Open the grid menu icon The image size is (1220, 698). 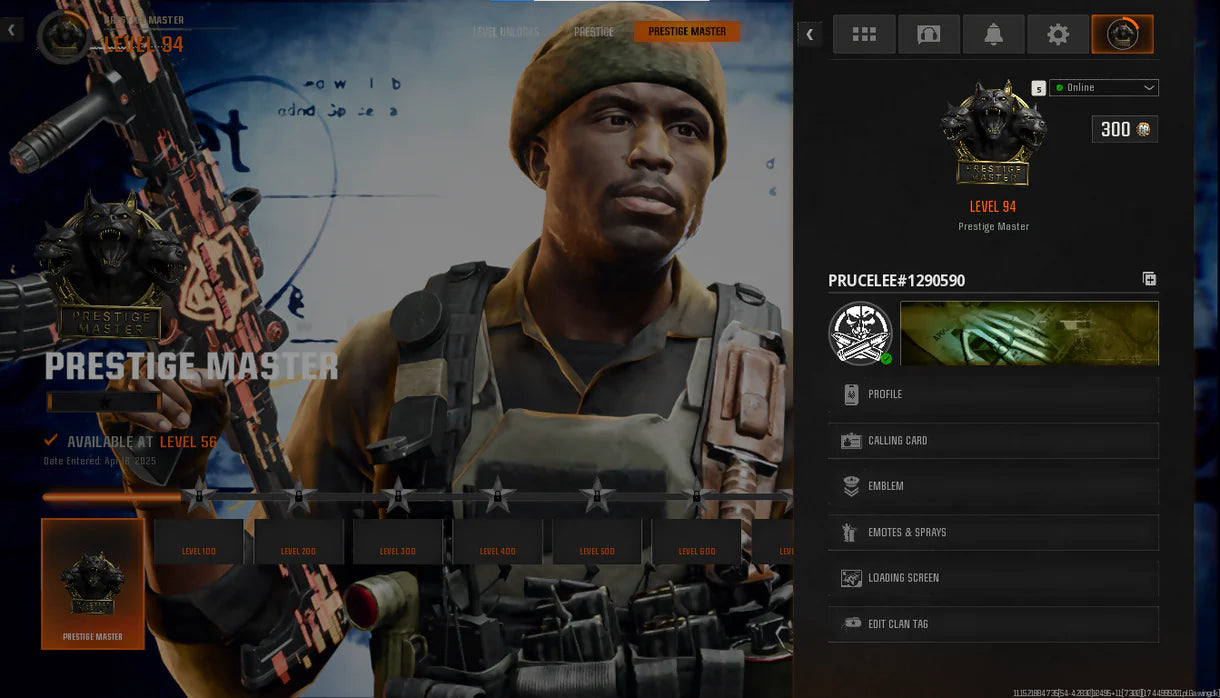[x=864, y=35]
